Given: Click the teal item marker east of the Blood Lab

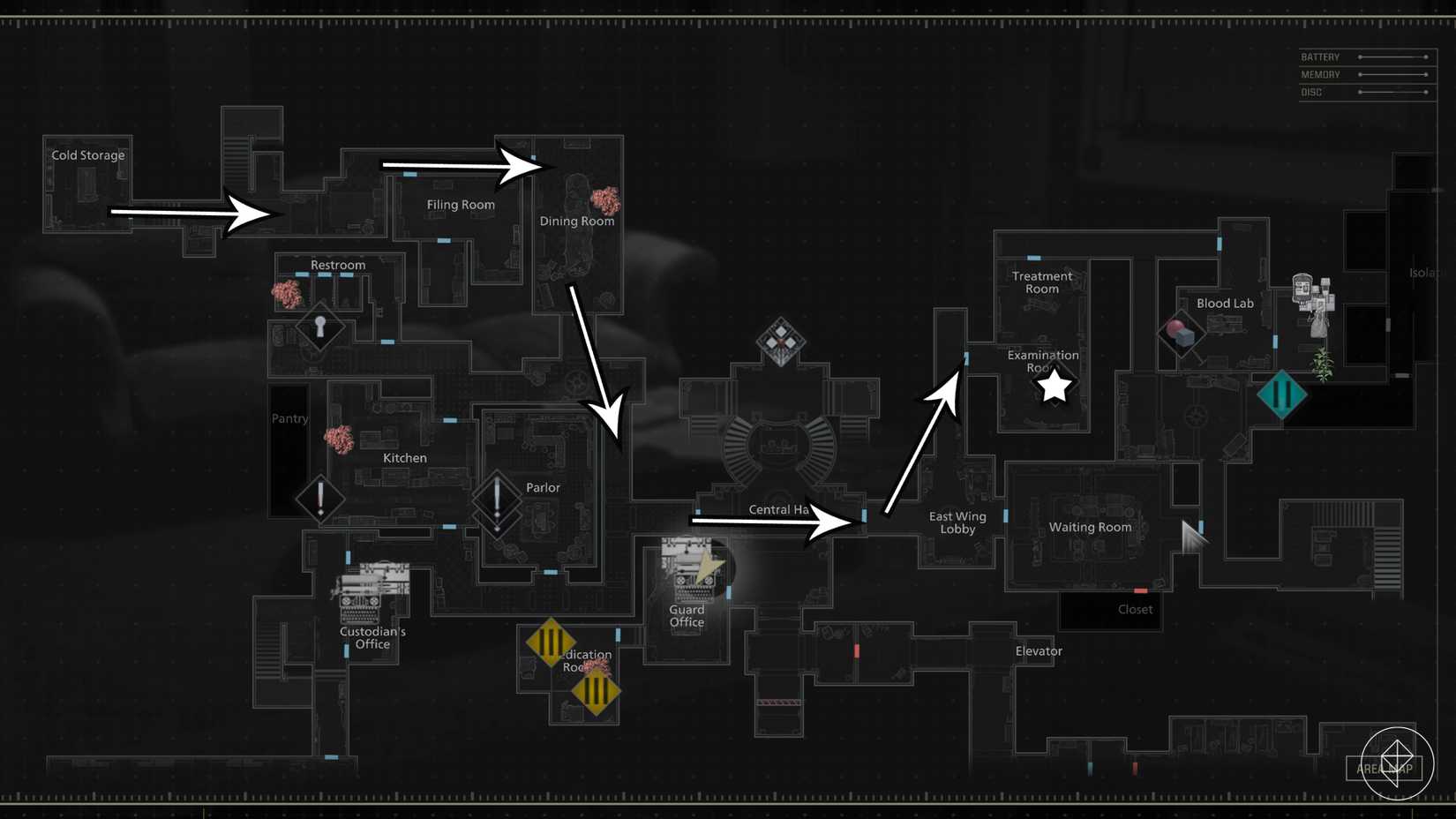Looking at the screenshot, I should (1282, 394).
